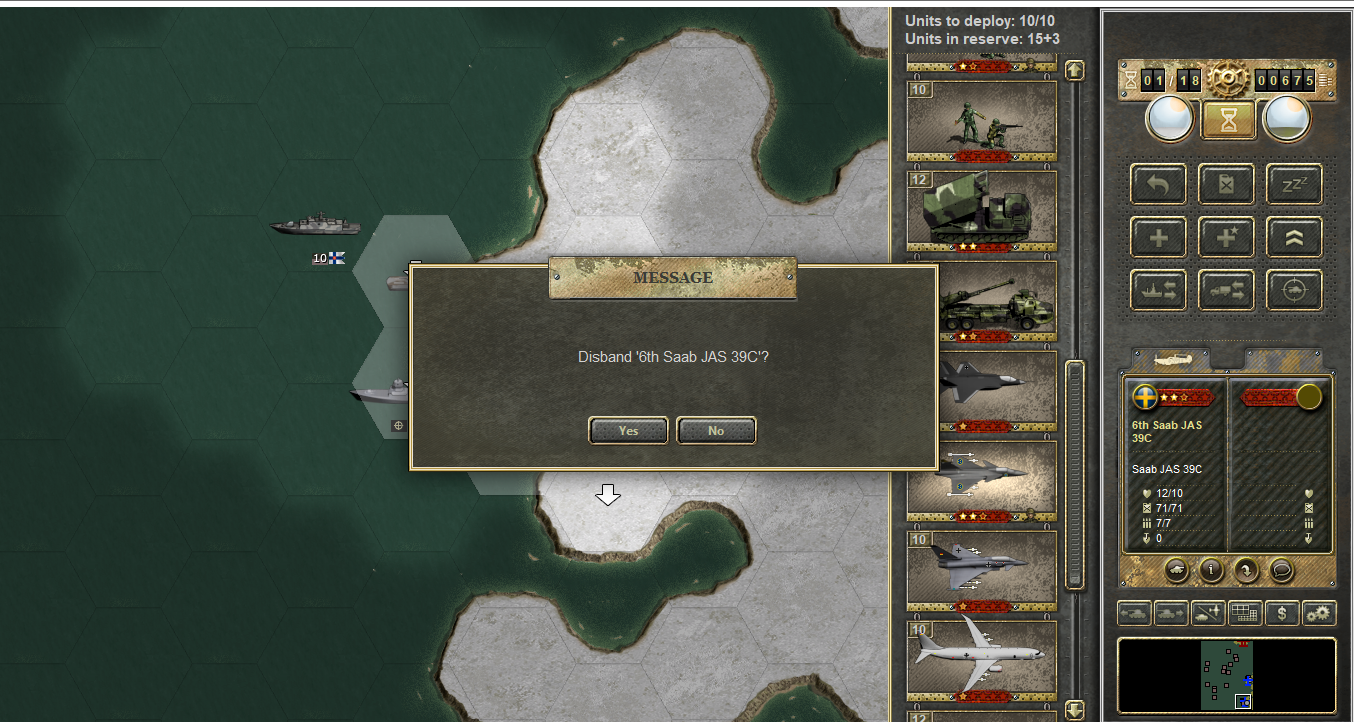Image resolution: width=1354 pixels, height=722 pixels.
Task: Open unit details with the info button
Action: pos(1212,570)
